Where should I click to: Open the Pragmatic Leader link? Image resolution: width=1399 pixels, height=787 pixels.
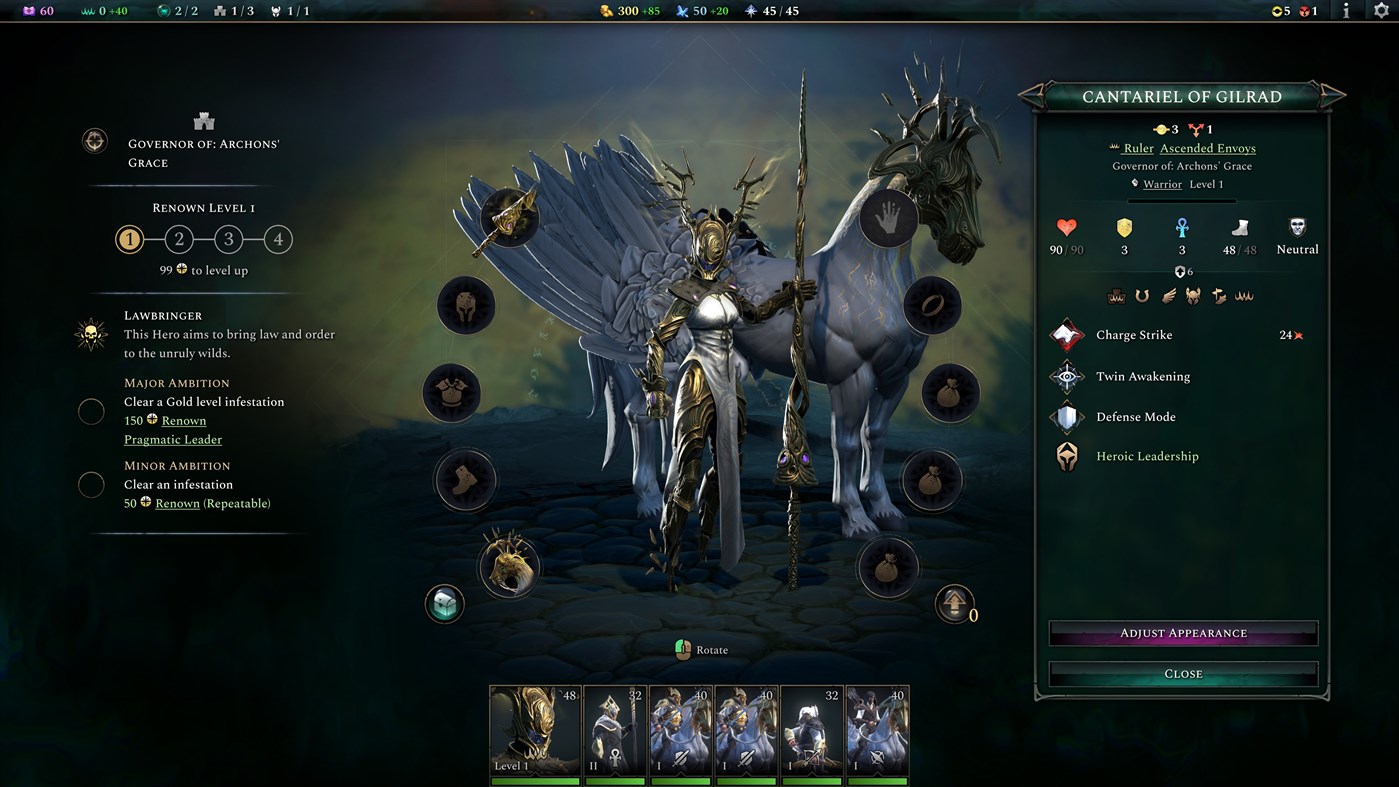172,439
